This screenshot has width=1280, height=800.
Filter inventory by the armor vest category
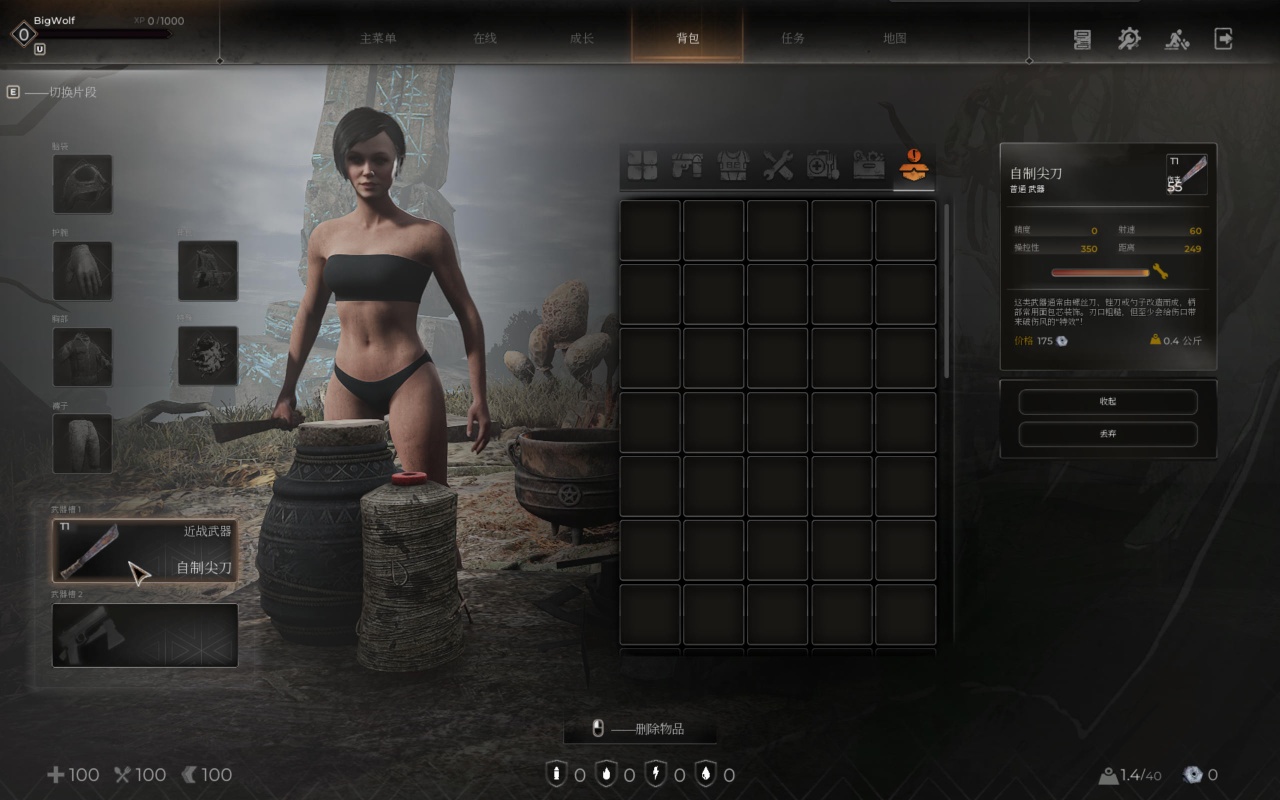732,166
